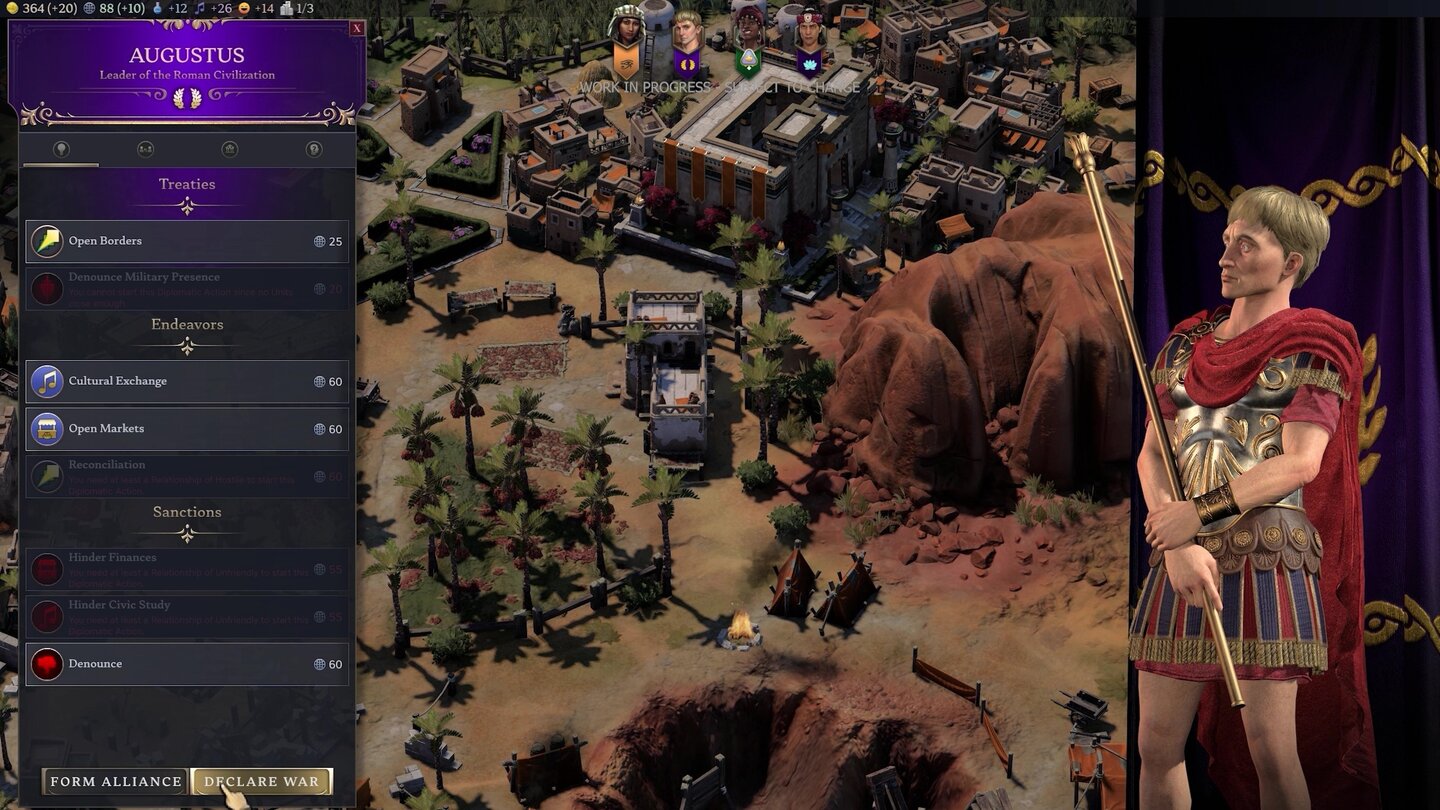Click the Hinder Finances sanction icon
This screenshot has height=810, width=1440.
pos(46,568)
